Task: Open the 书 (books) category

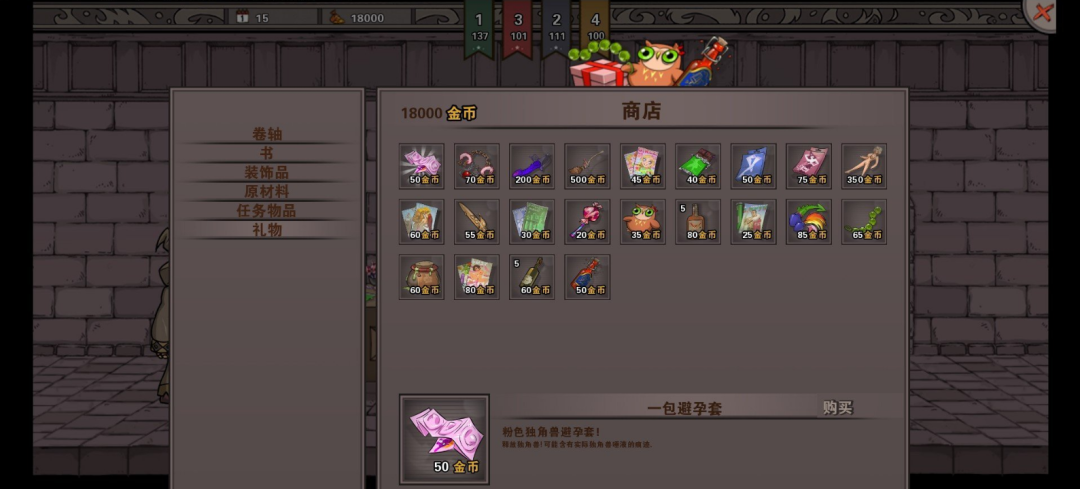Action: [x=267, y=153]
